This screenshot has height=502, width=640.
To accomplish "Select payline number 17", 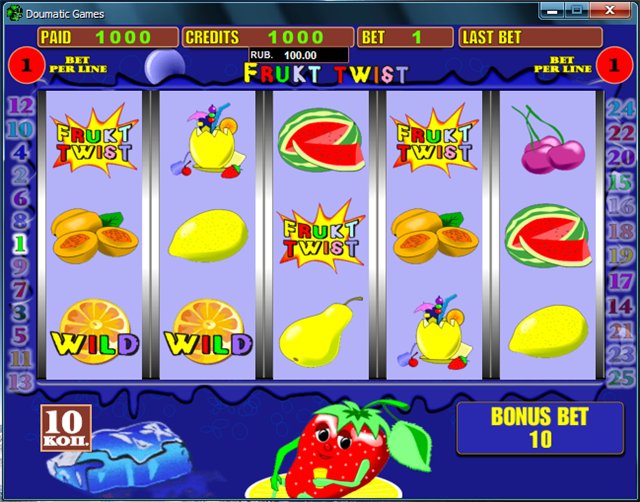I will point(620,282).
